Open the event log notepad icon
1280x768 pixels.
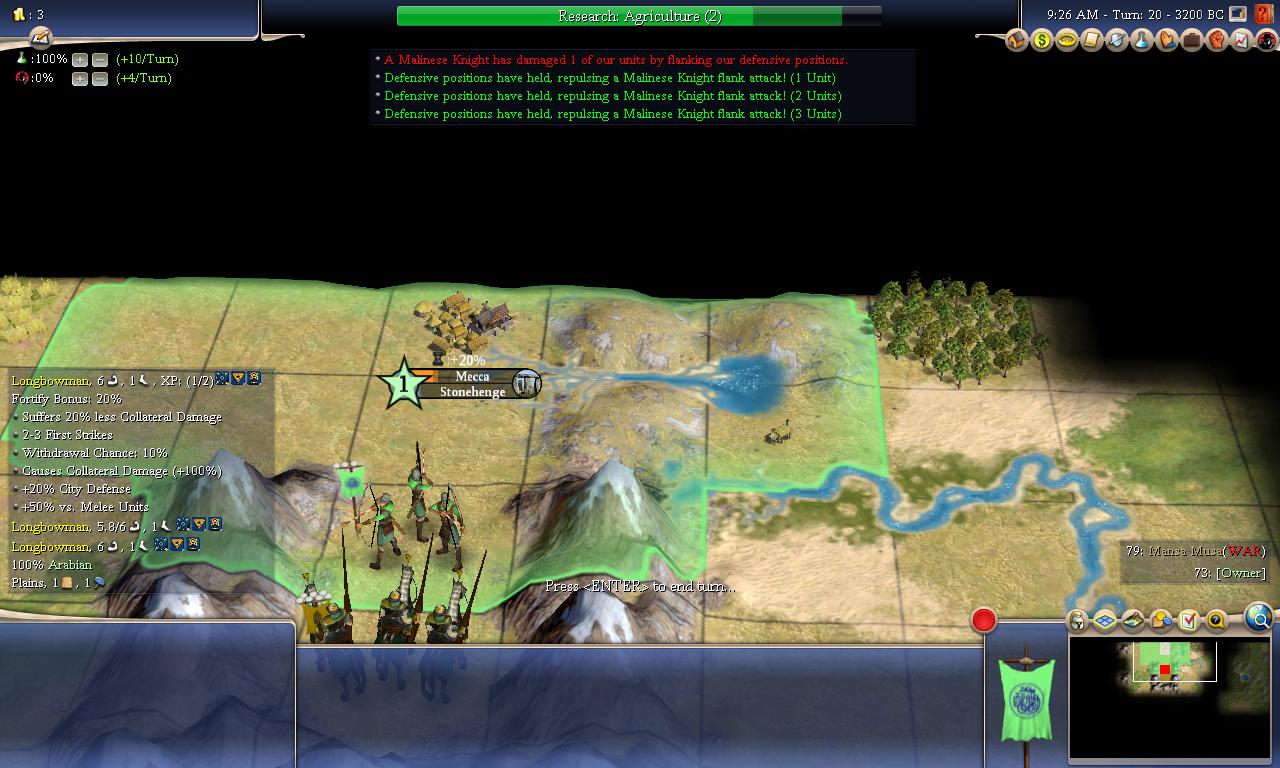coord(40,37)
